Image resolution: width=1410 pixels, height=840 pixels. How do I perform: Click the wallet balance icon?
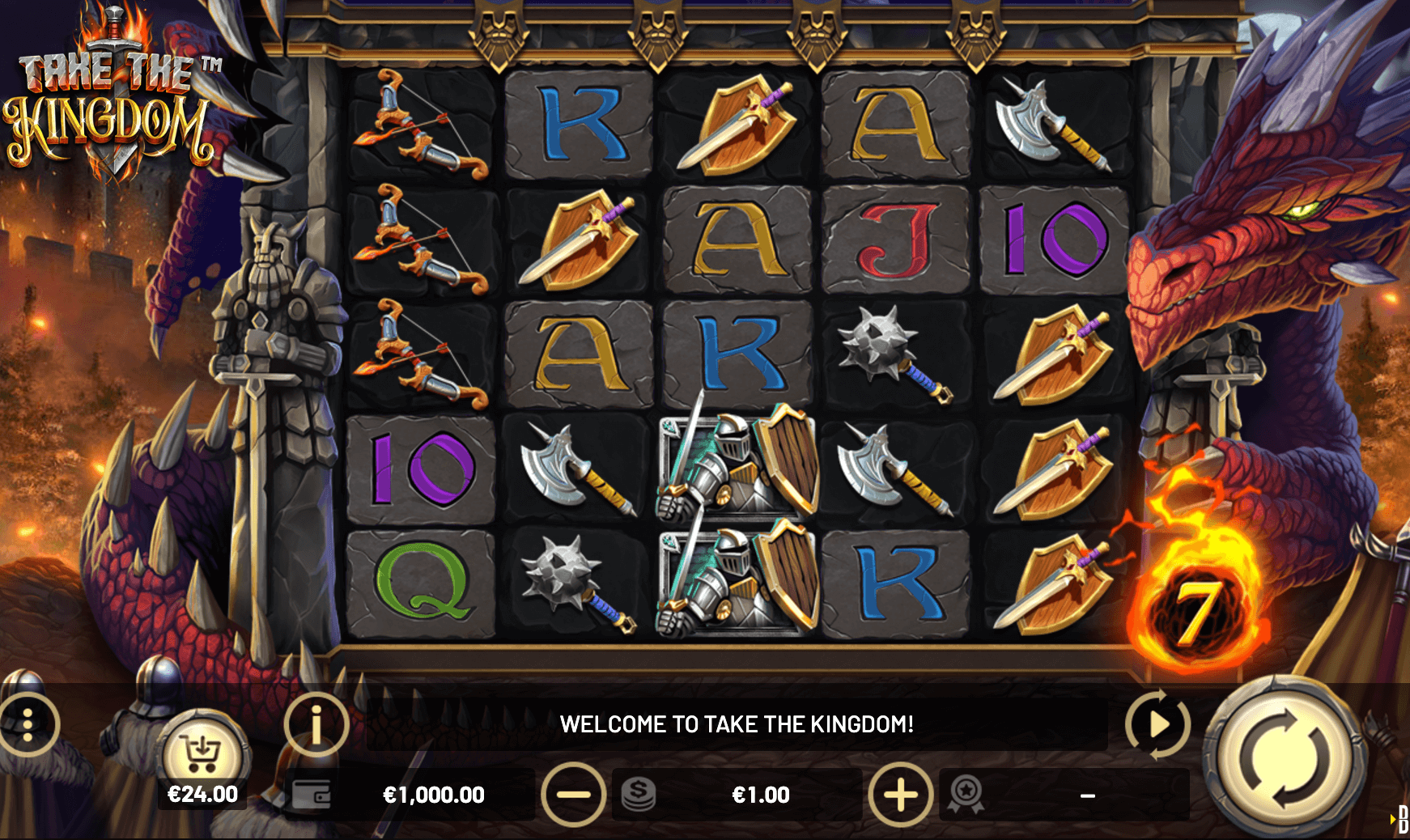click(311, 795)
